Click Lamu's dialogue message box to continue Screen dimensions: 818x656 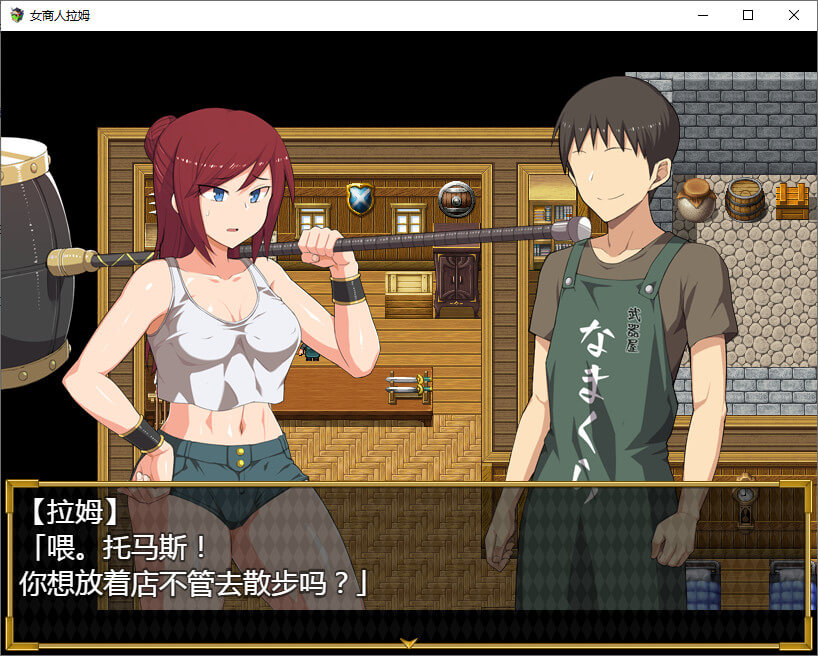(x=408, y=562)
